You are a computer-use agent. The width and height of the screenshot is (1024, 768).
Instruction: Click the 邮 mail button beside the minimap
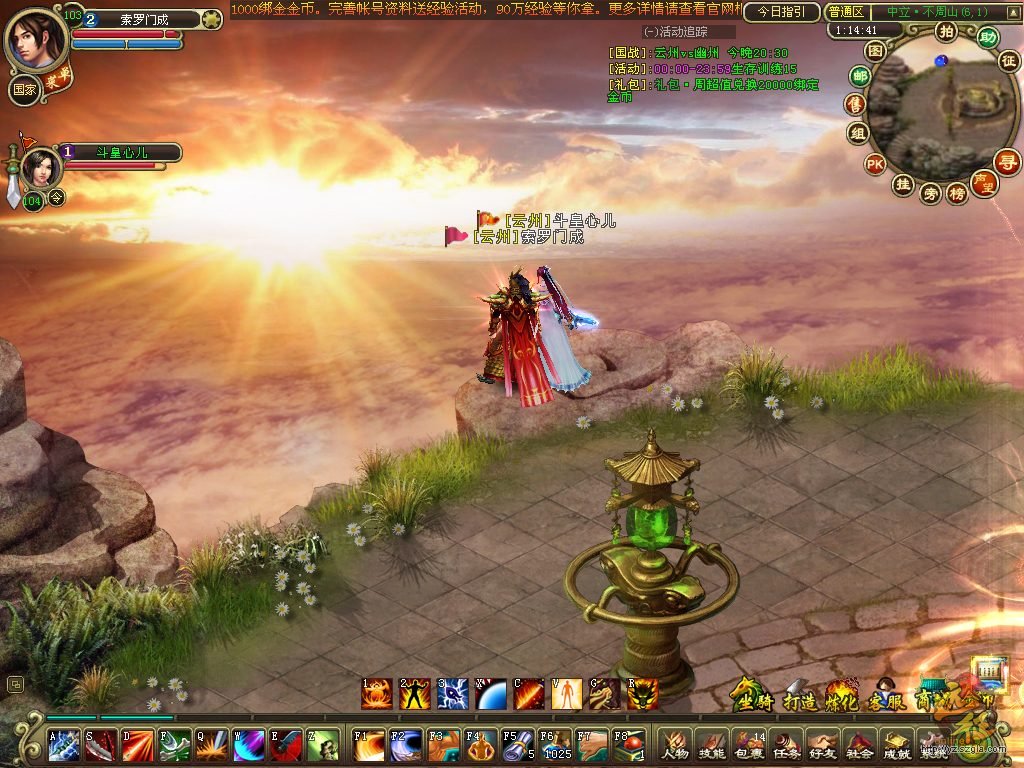coord(858,77)
